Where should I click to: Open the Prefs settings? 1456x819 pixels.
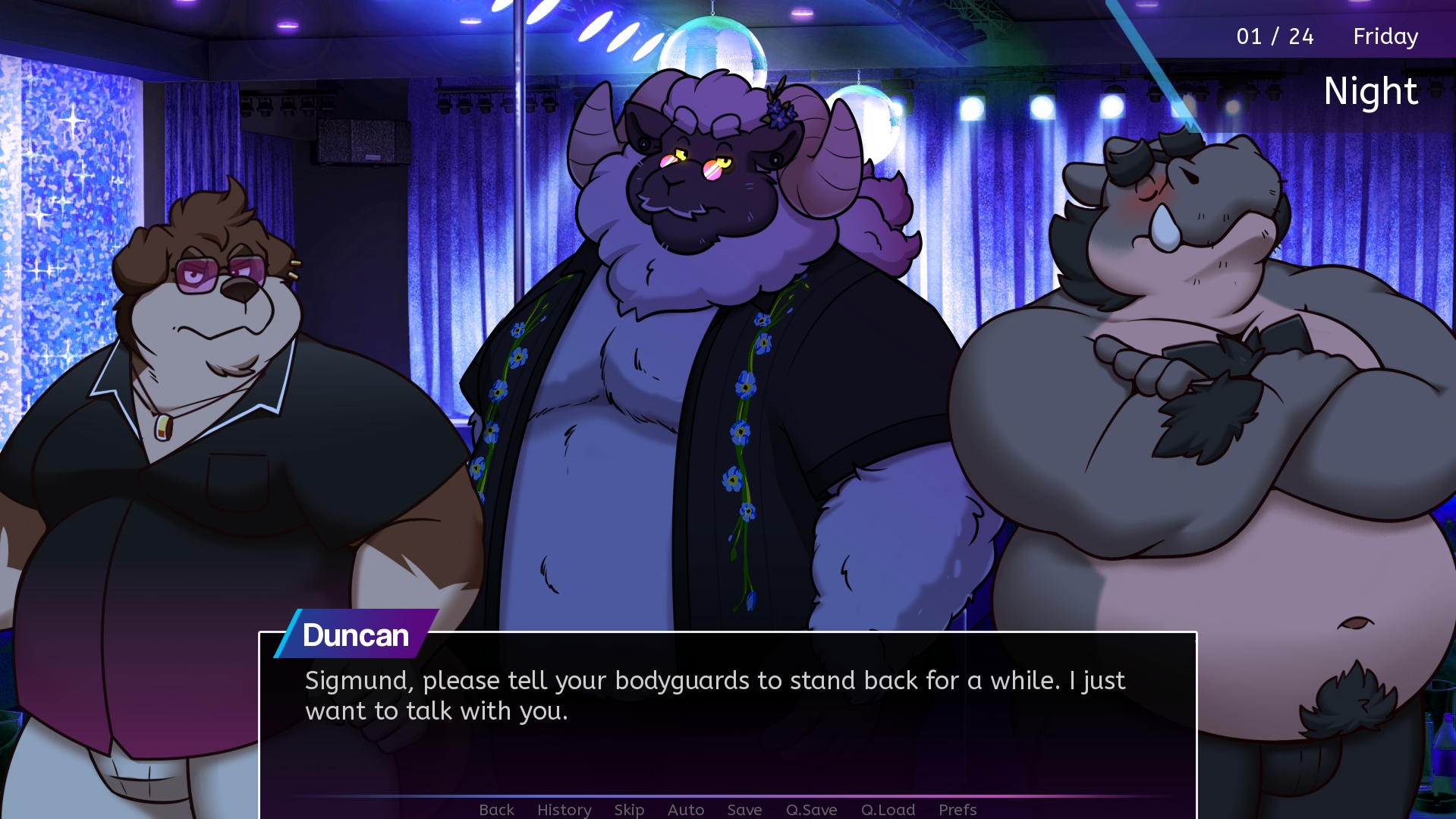[958, 809]
